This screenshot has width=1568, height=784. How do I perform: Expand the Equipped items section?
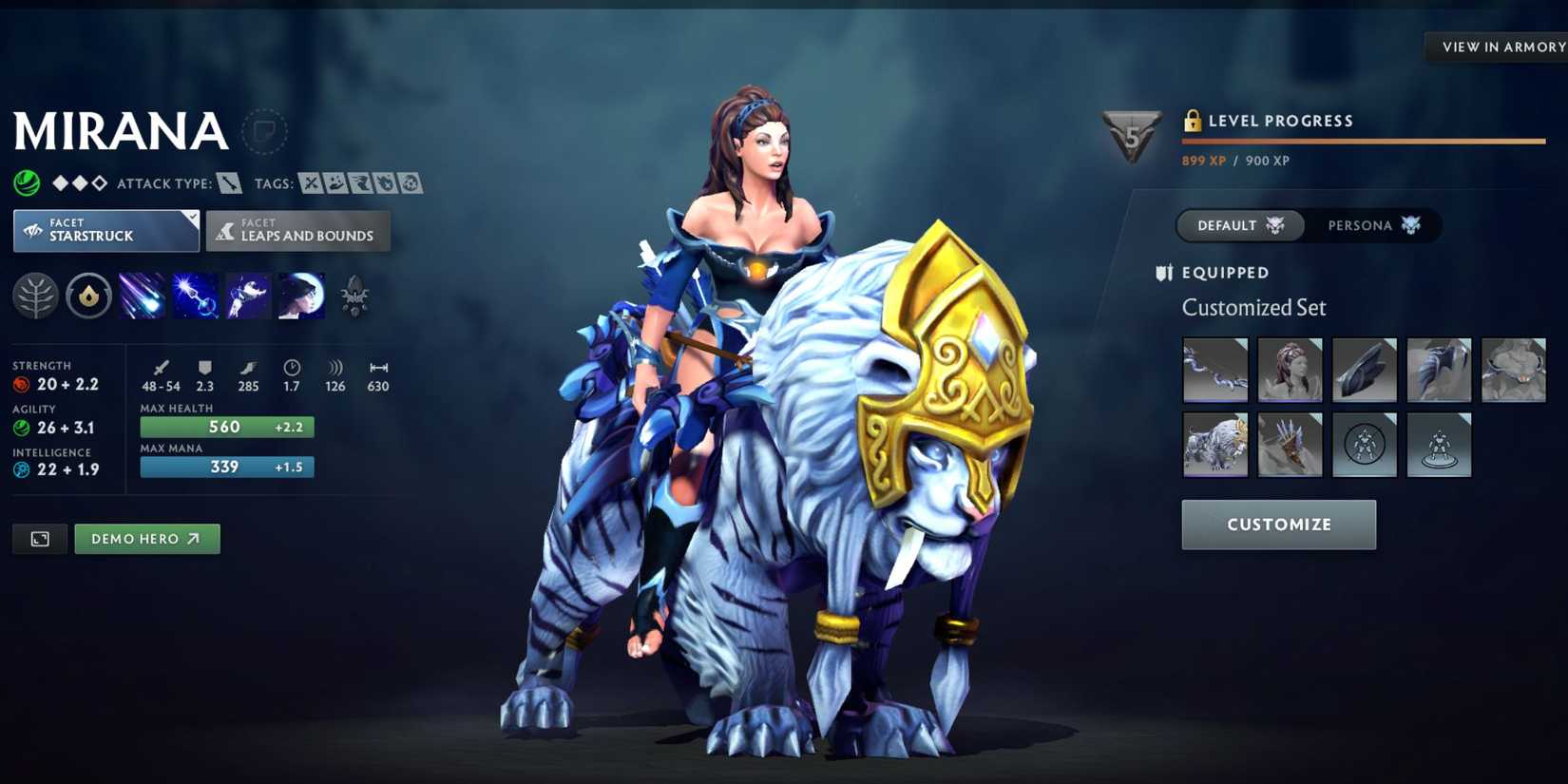[1224, 273]
